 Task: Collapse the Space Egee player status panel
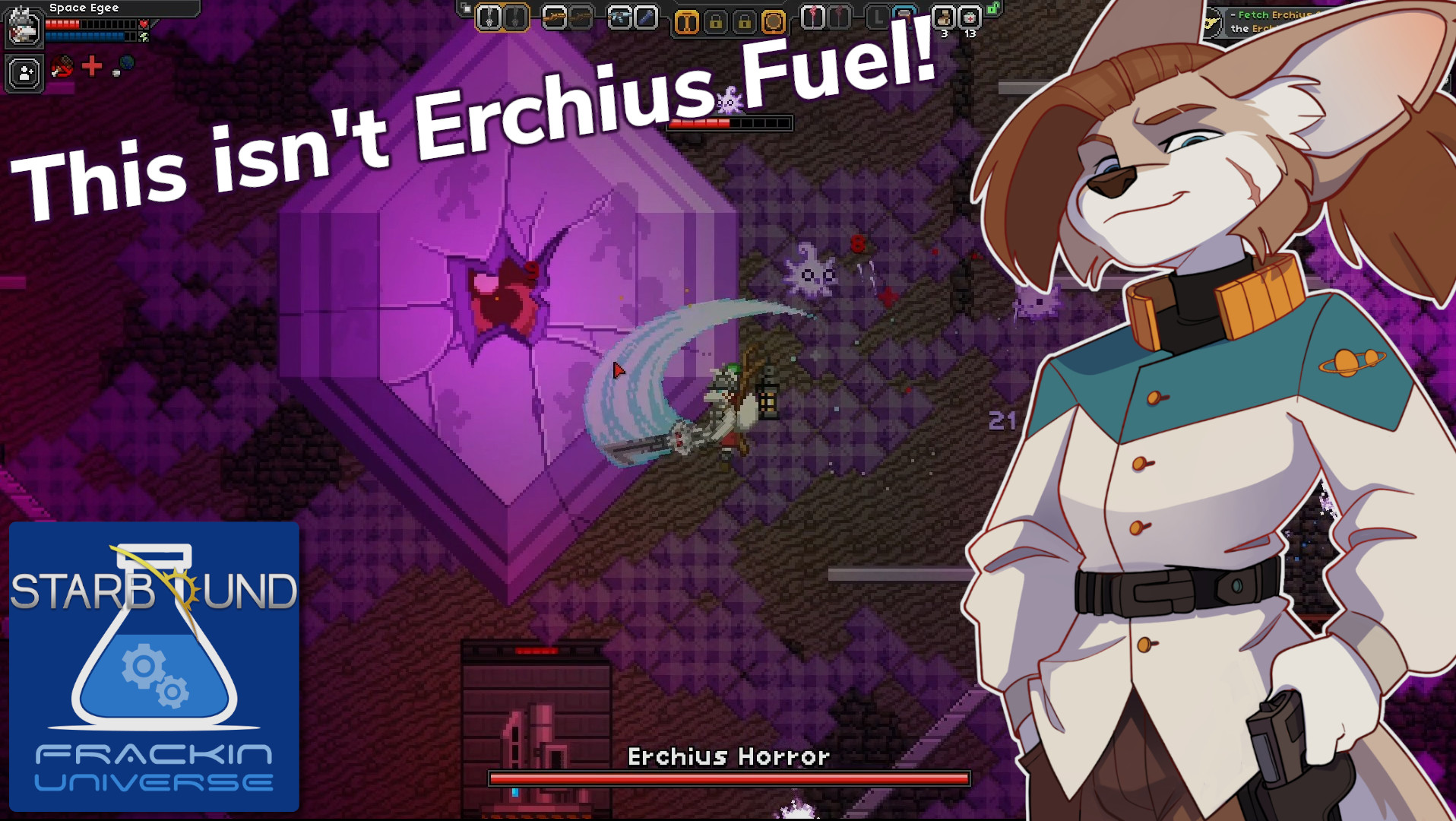(84, 8)
